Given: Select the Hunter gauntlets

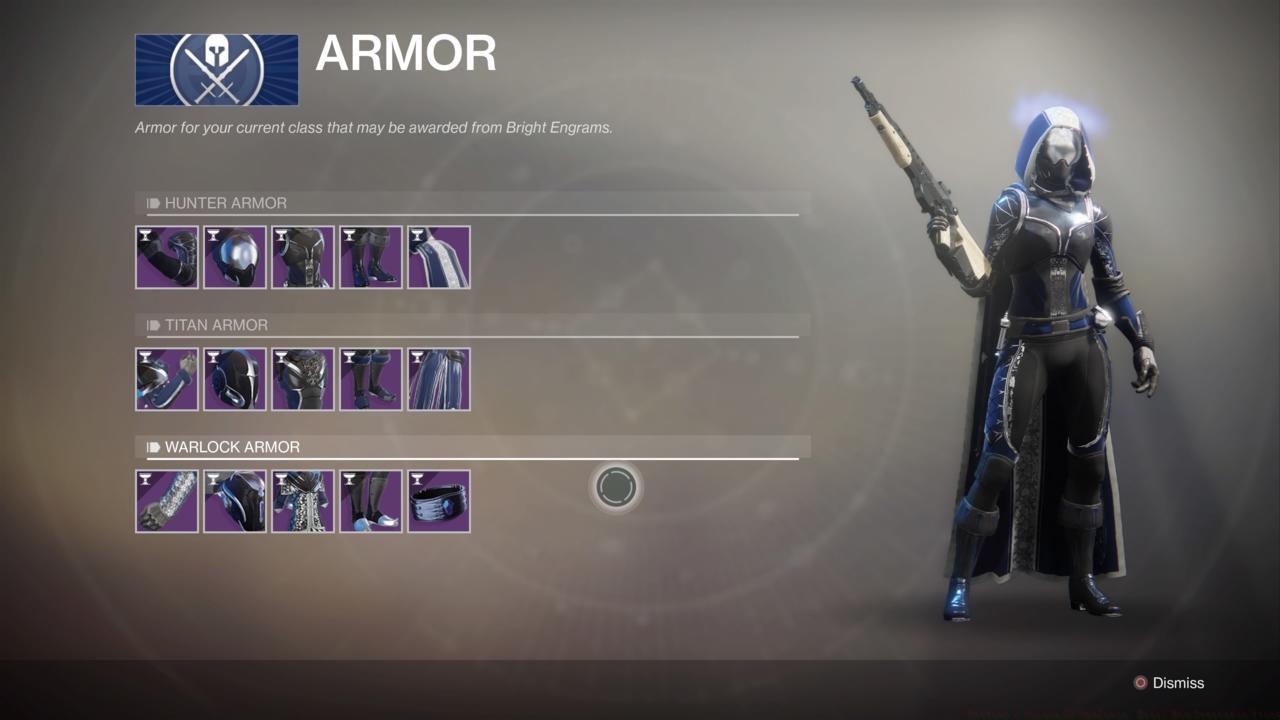Looking at the screenshot, I should [x=166, y=257].
